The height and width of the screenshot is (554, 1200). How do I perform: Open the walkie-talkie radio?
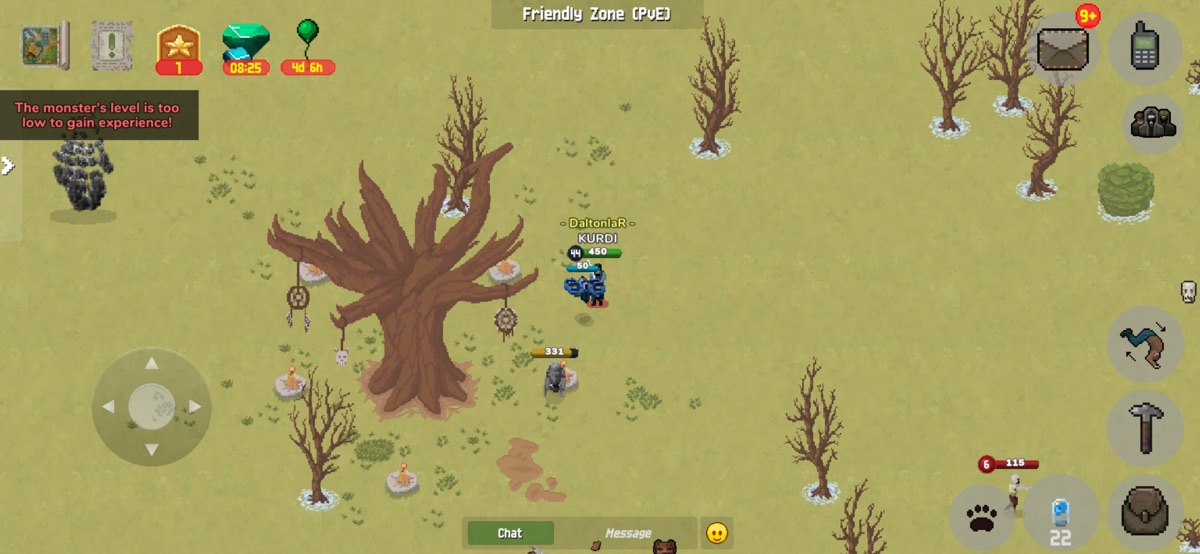click(1145, 47)
